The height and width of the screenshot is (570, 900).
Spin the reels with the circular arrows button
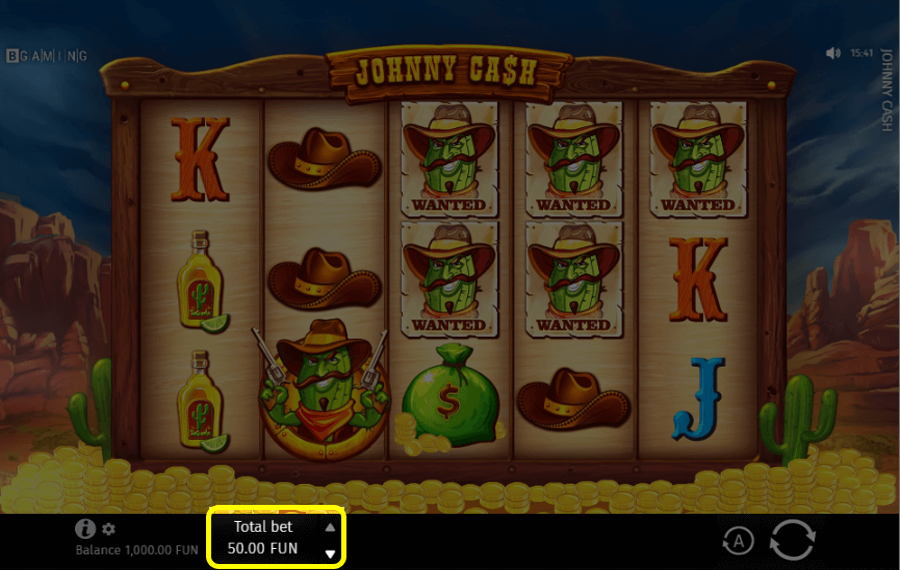[x=791, y=540]
